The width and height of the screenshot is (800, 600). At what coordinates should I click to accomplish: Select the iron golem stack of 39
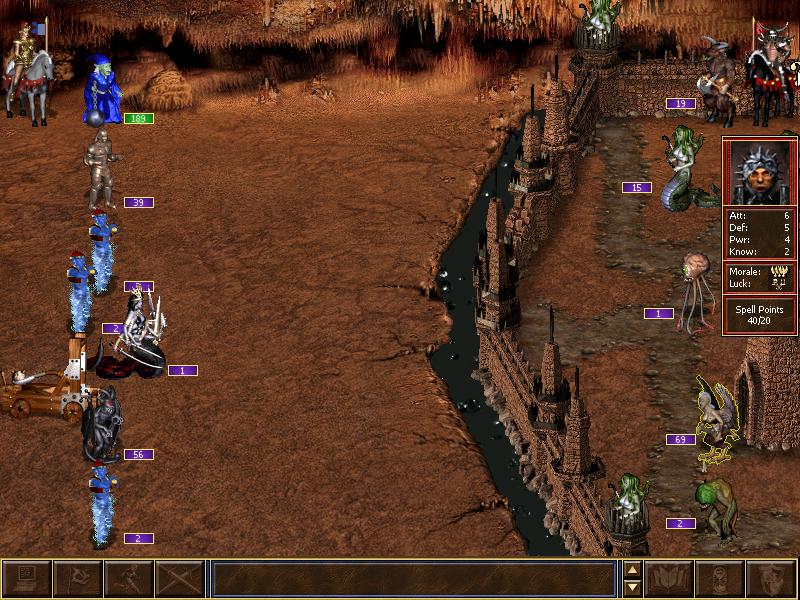(100, 170)
